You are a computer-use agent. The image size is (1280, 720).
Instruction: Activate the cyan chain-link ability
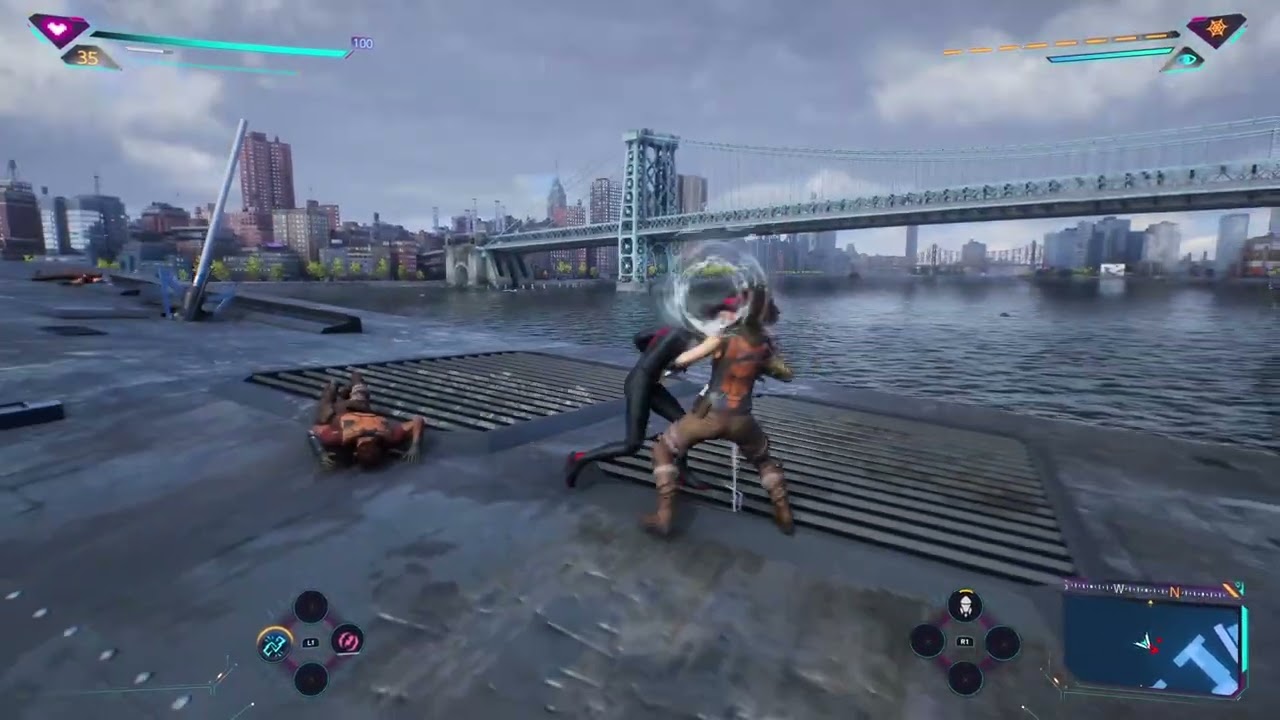click(x=274, y=644)
